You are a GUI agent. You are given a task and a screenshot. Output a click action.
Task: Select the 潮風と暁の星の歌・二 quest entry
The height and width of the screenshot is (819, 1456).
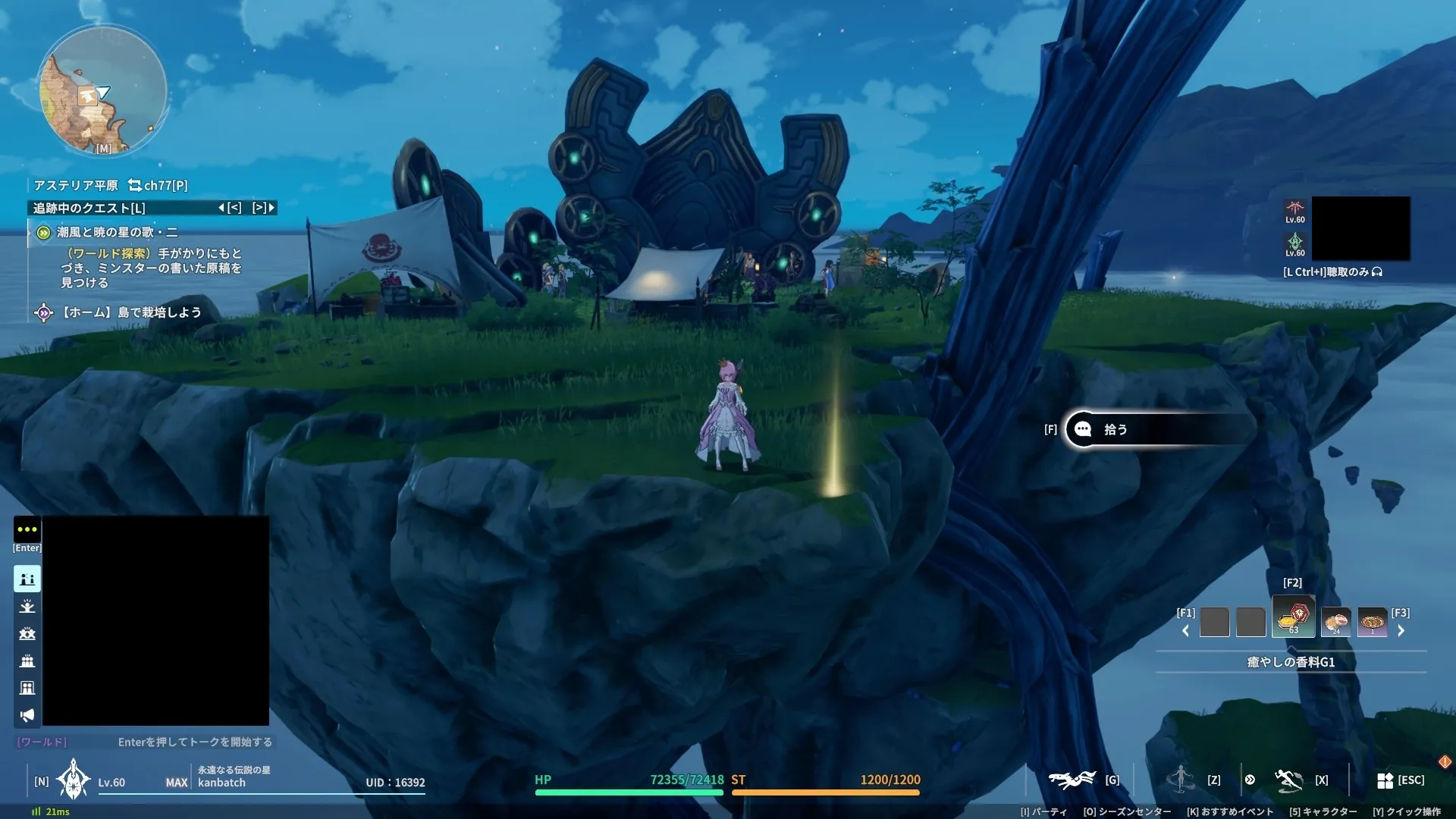point(117,232)
